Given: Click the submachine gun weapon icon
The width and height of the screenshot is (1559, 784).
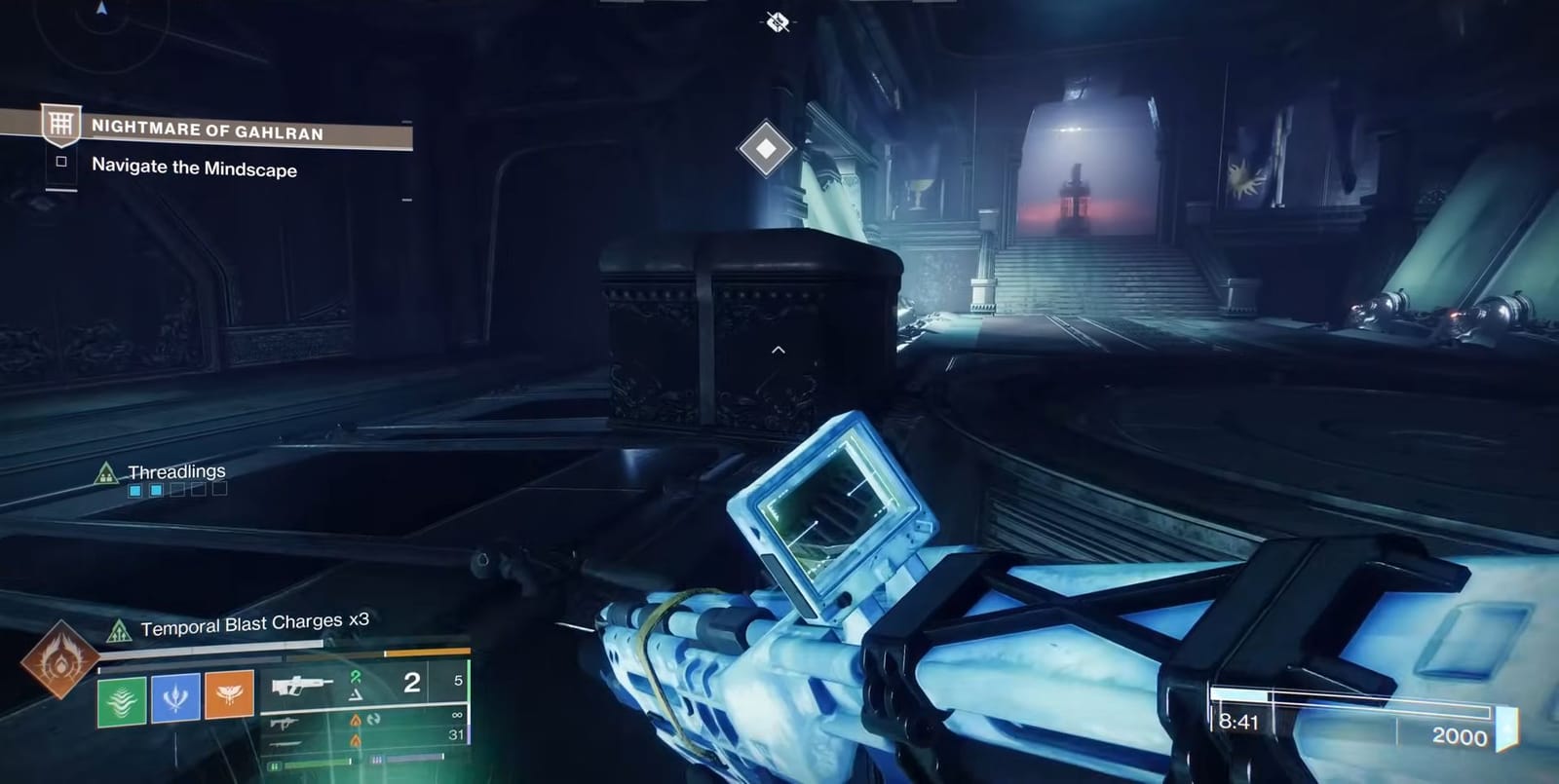Looking at the screenshot, I should [x=285, y=723].
